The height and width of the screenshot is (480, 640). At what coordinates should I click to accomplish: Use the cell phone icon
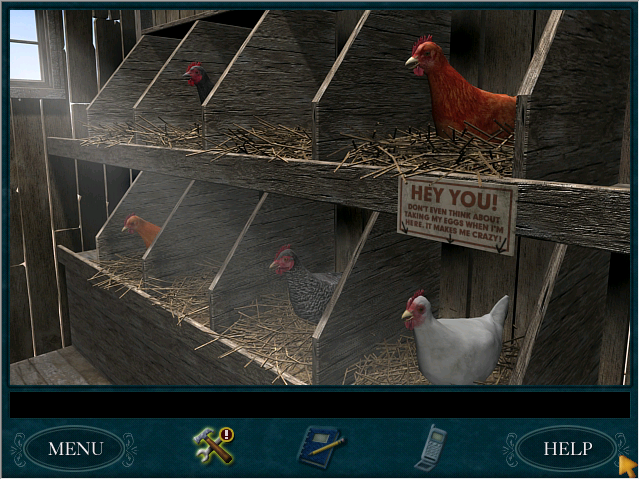(x=429, y=446)
